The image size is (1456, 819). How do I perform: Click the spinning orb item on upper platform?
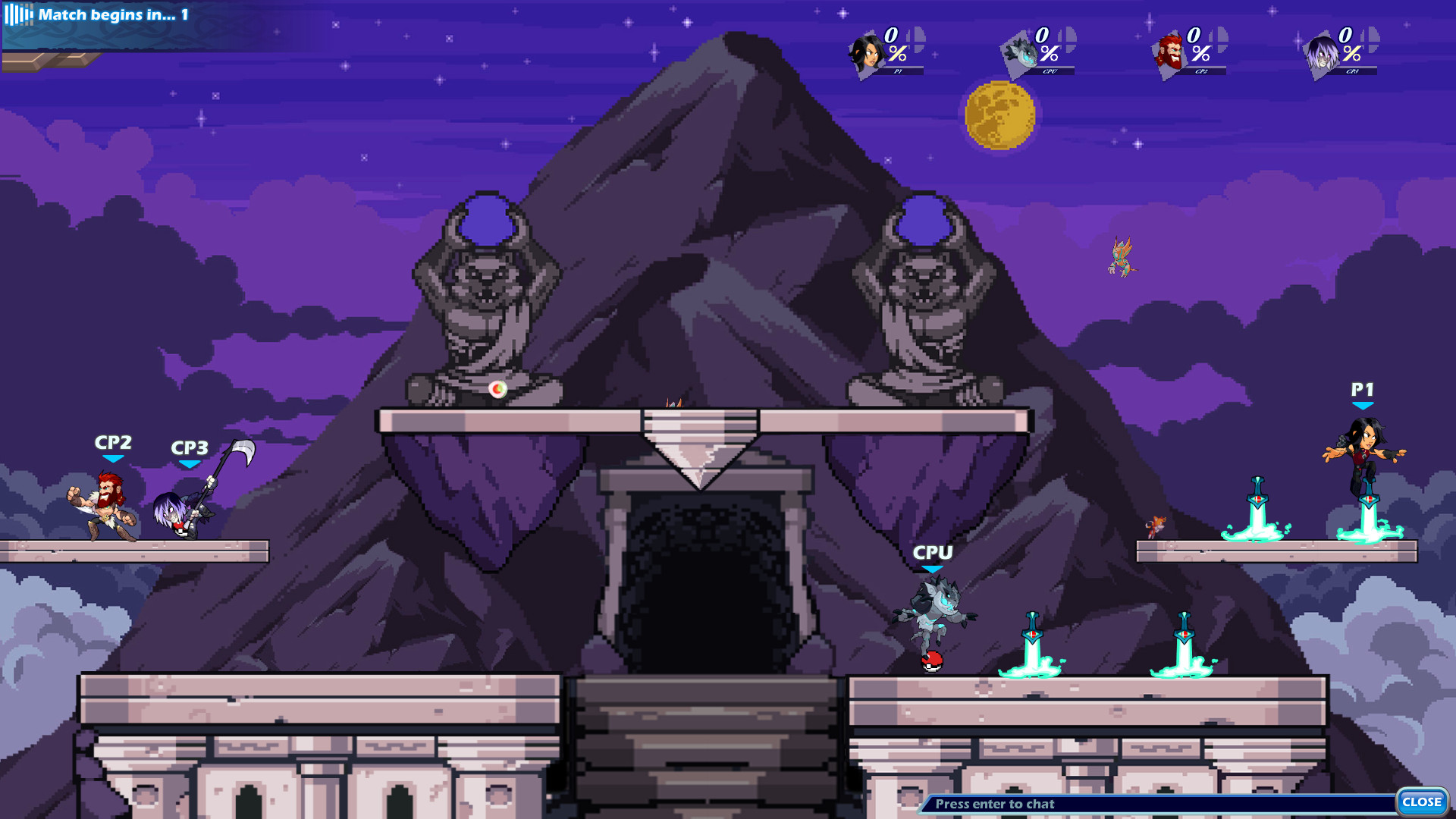(x=498, y=388)
